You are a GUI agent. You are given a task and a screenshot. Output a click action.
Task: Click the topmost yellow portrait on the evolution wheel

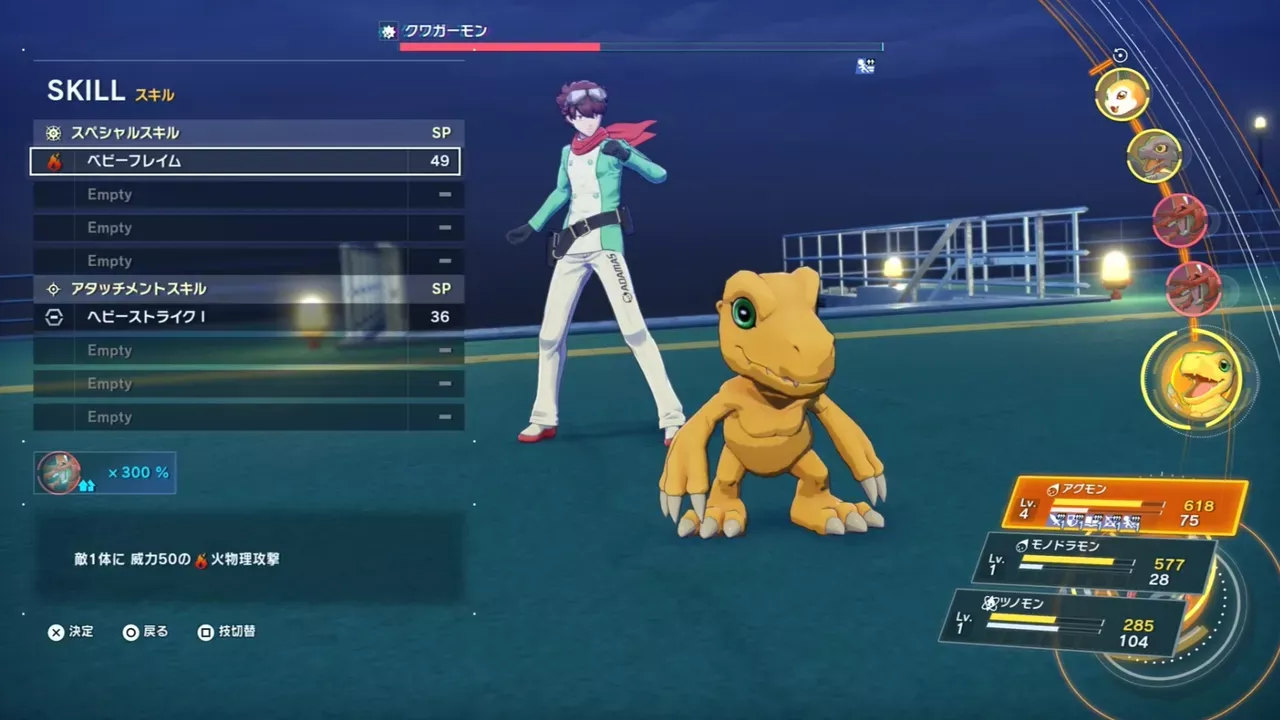(1121, 95)
